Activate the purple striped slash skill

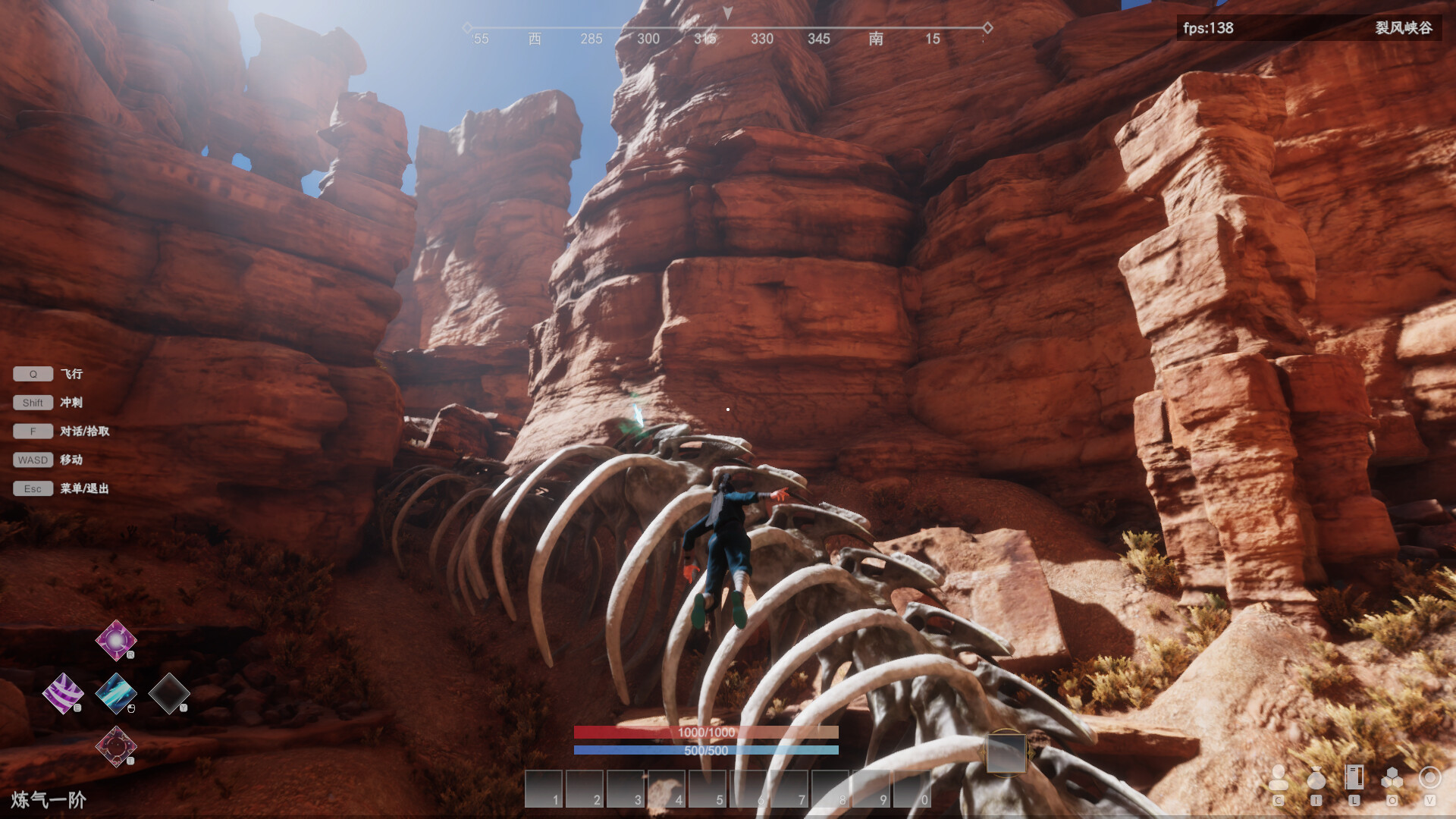tap(63, 693)
